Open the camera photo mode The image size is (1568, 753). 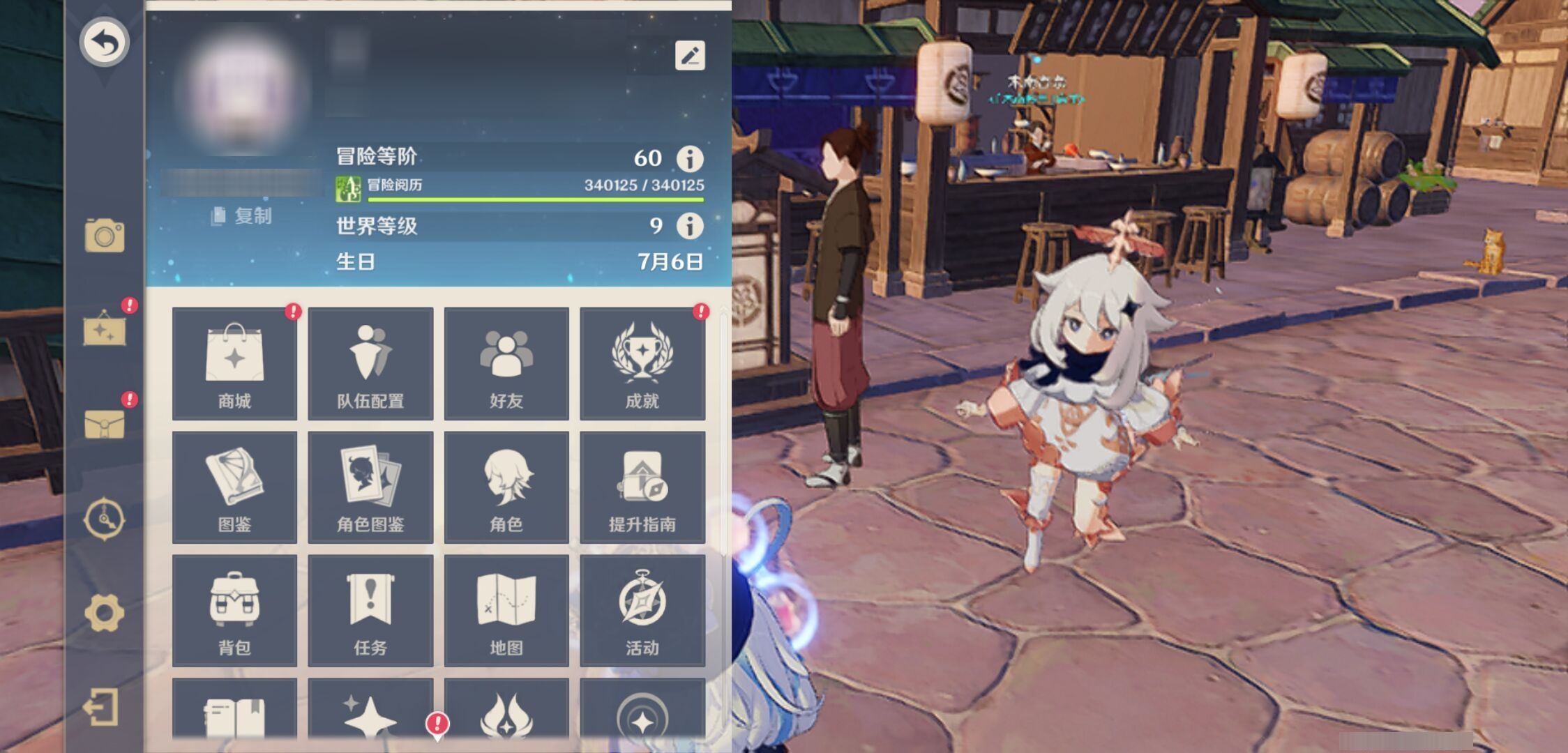pyautogui.click(x=105, y=236)
